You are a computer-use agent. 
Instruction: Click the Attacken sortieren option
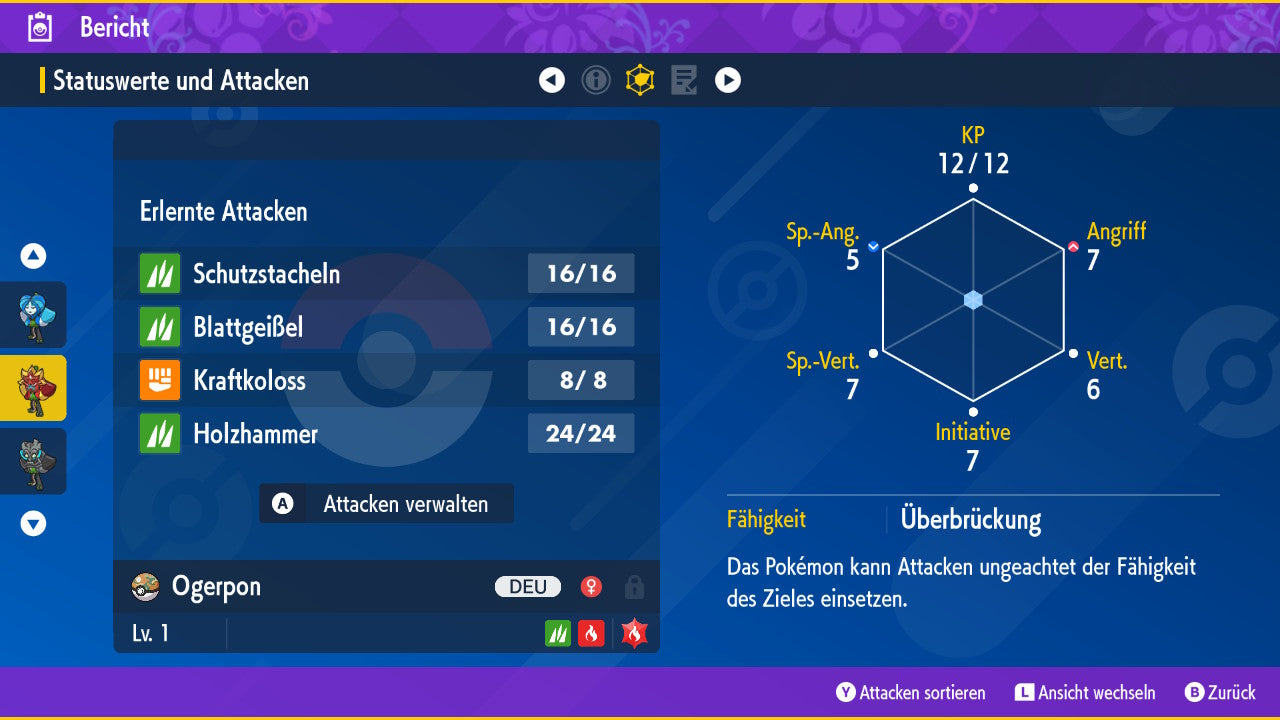(911, 693)
